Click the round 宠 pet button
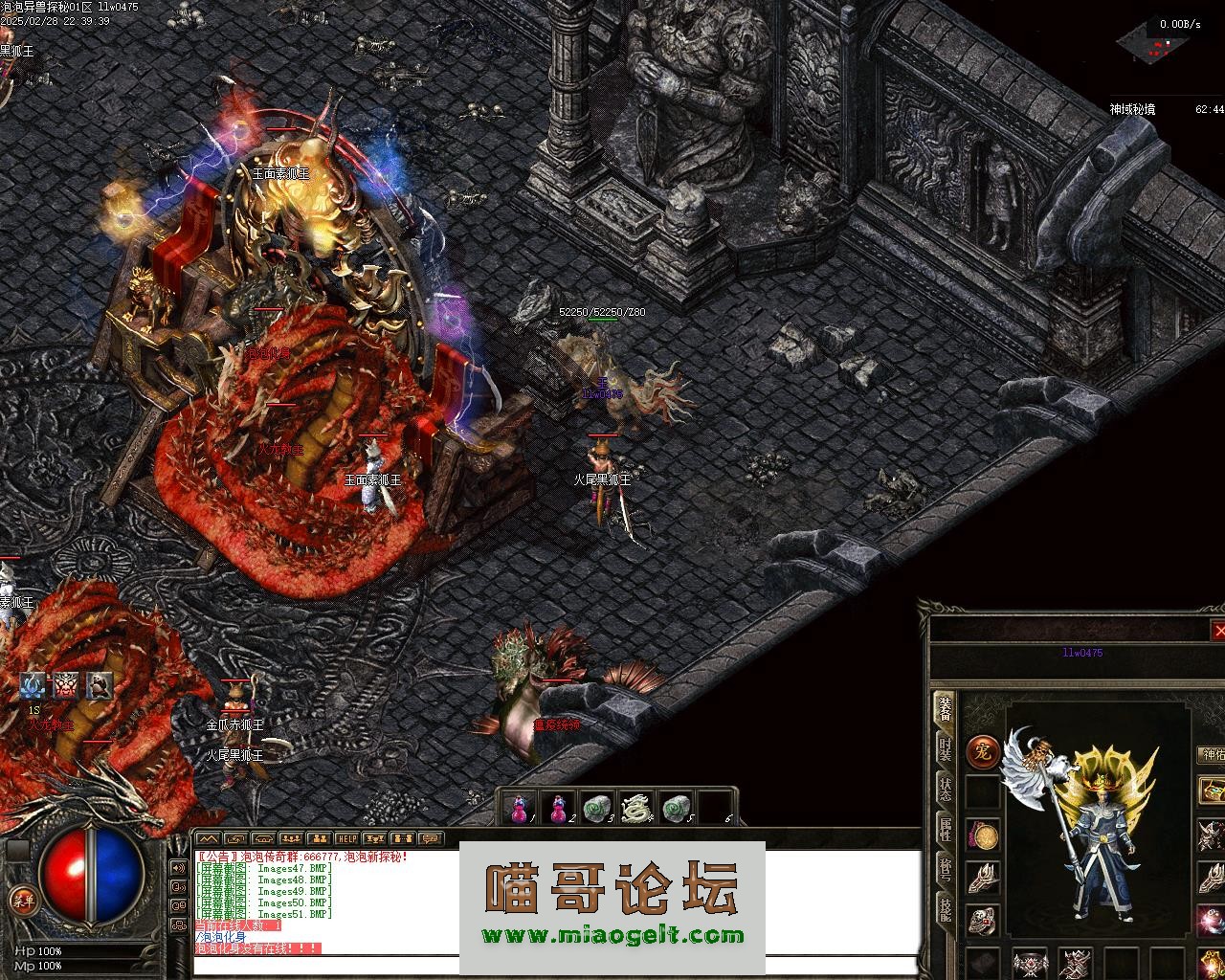The image size is (1225, 980). click(982, 750)
